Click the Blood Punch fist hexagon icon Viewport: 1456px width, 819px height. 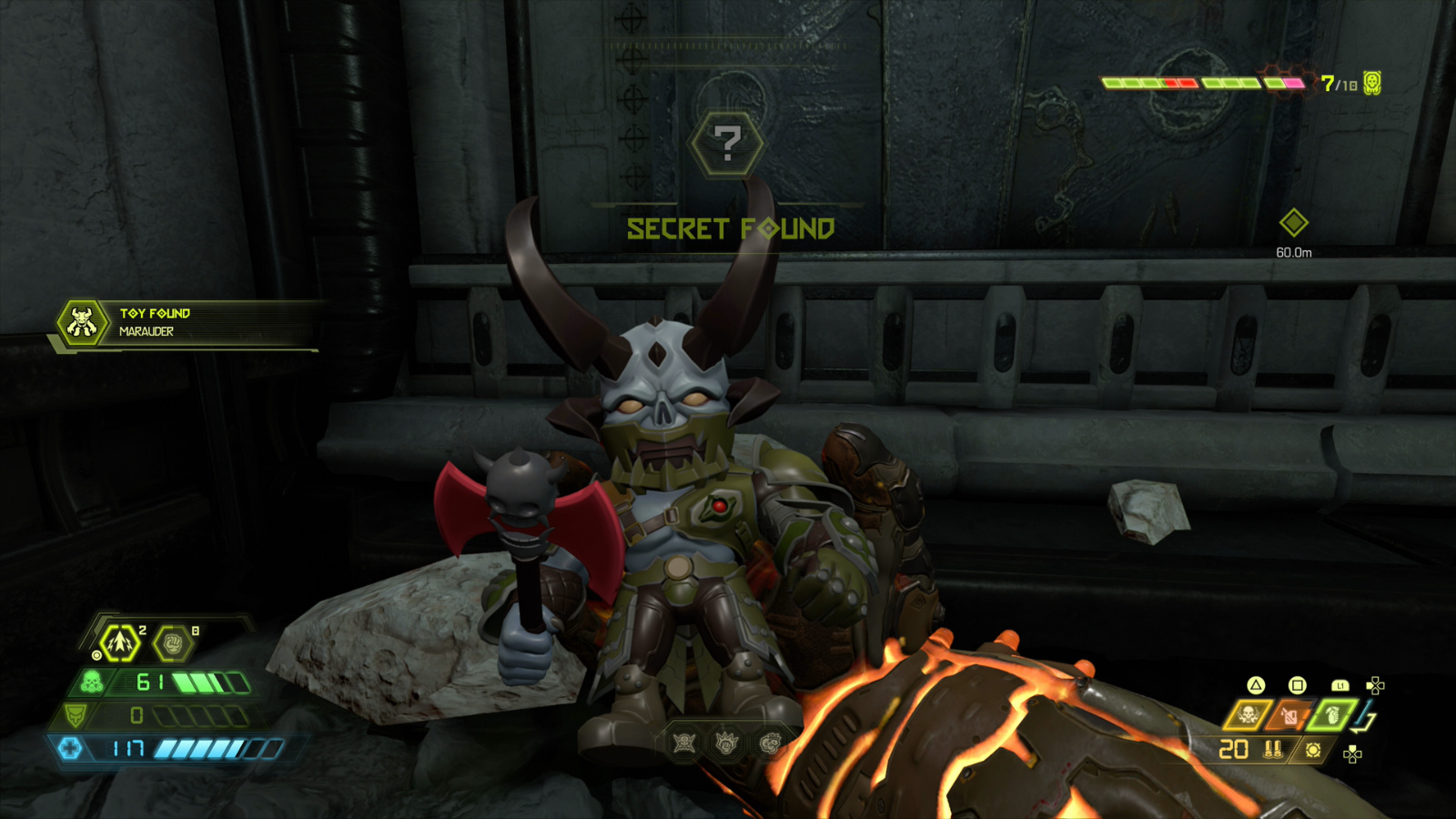point(173,644)
